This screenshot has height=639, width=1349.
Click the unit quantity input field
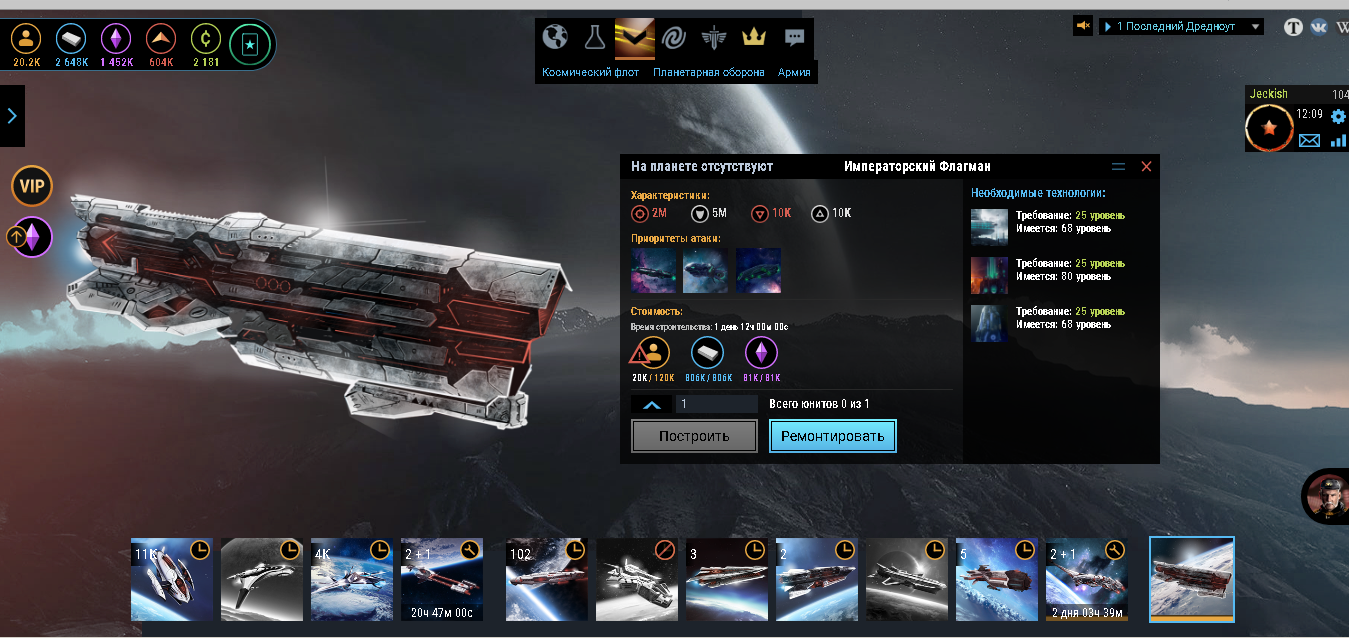[716, 404]
